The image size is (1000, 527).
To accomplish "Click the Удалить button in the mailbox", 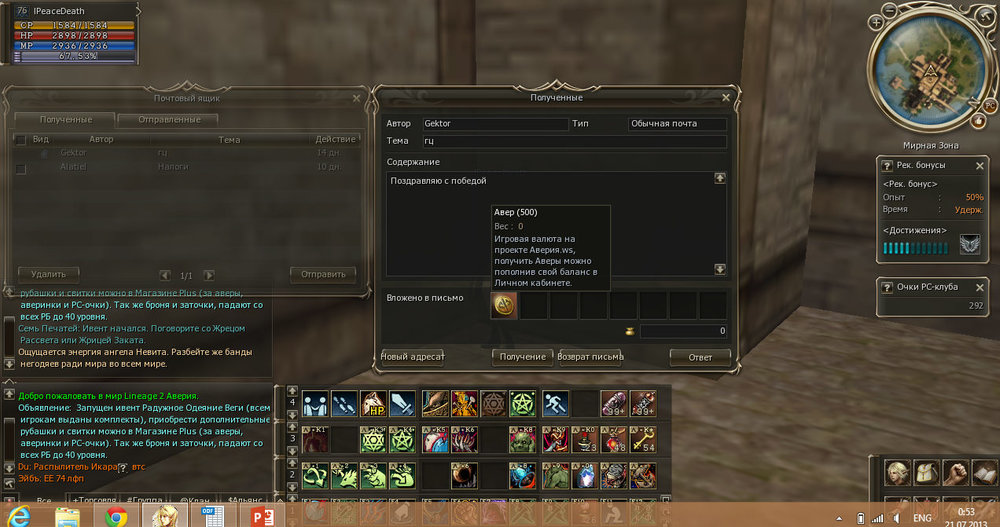I will click(x=49, y=274).
